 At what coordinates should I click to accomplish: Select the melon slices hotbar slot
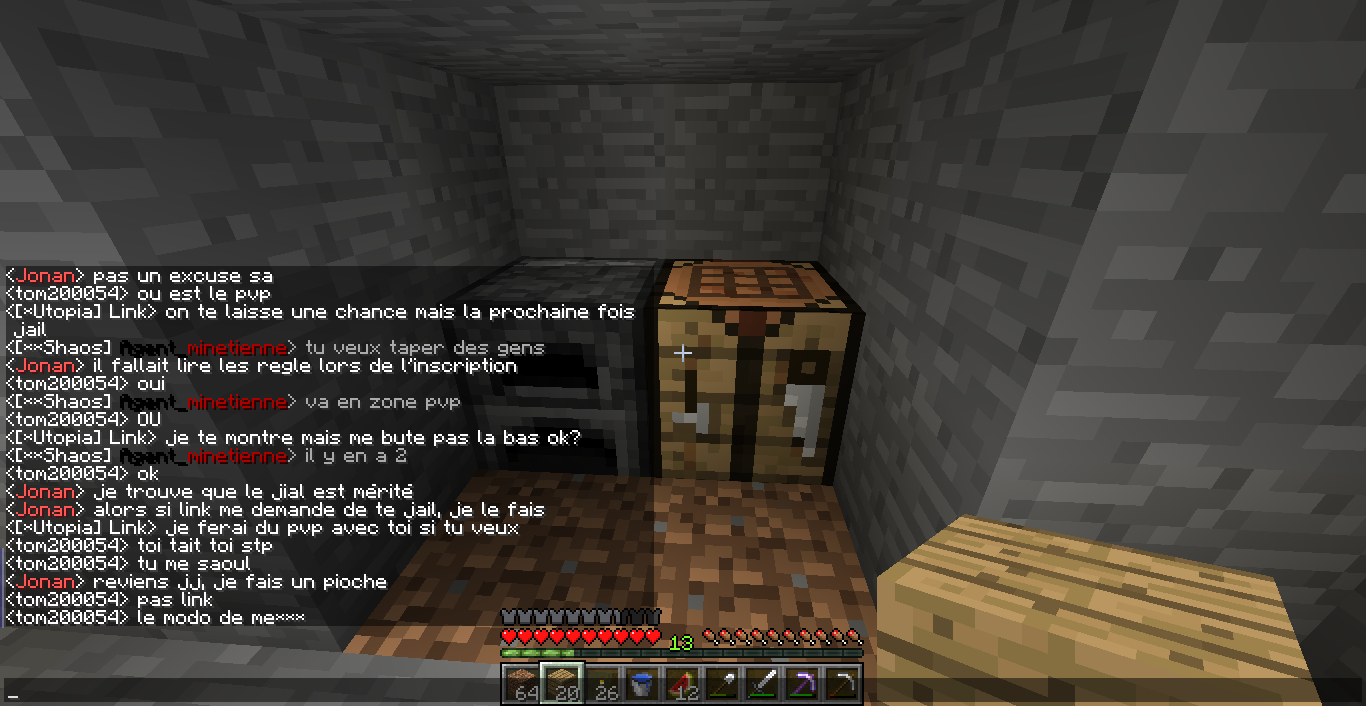click(x=681, y=684)
